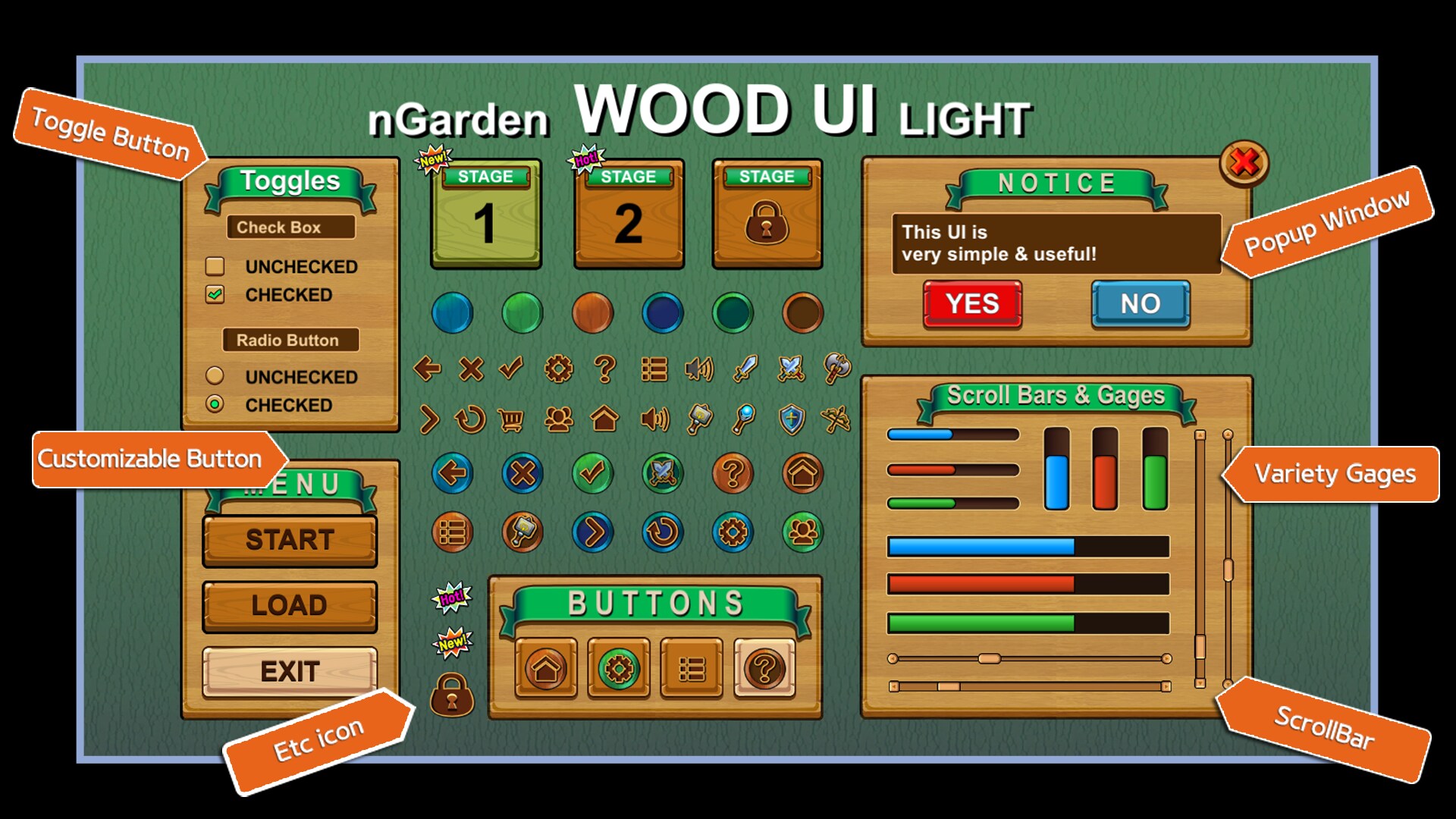Click the sword icon
The image size is (1456, 819).
pos(744,369)
